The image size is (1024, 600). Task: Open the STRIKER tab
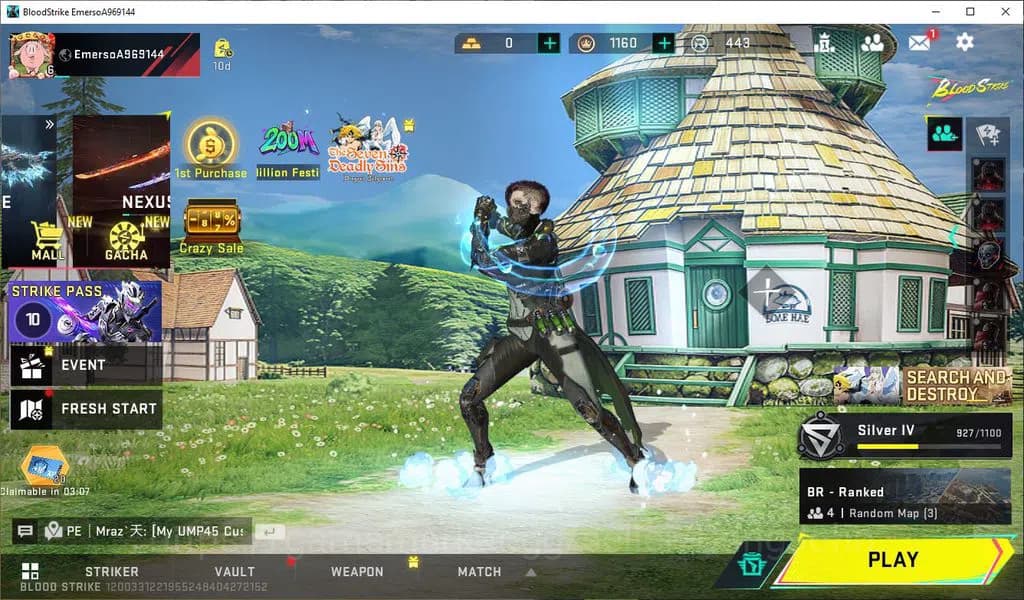(x=112, y=572)
